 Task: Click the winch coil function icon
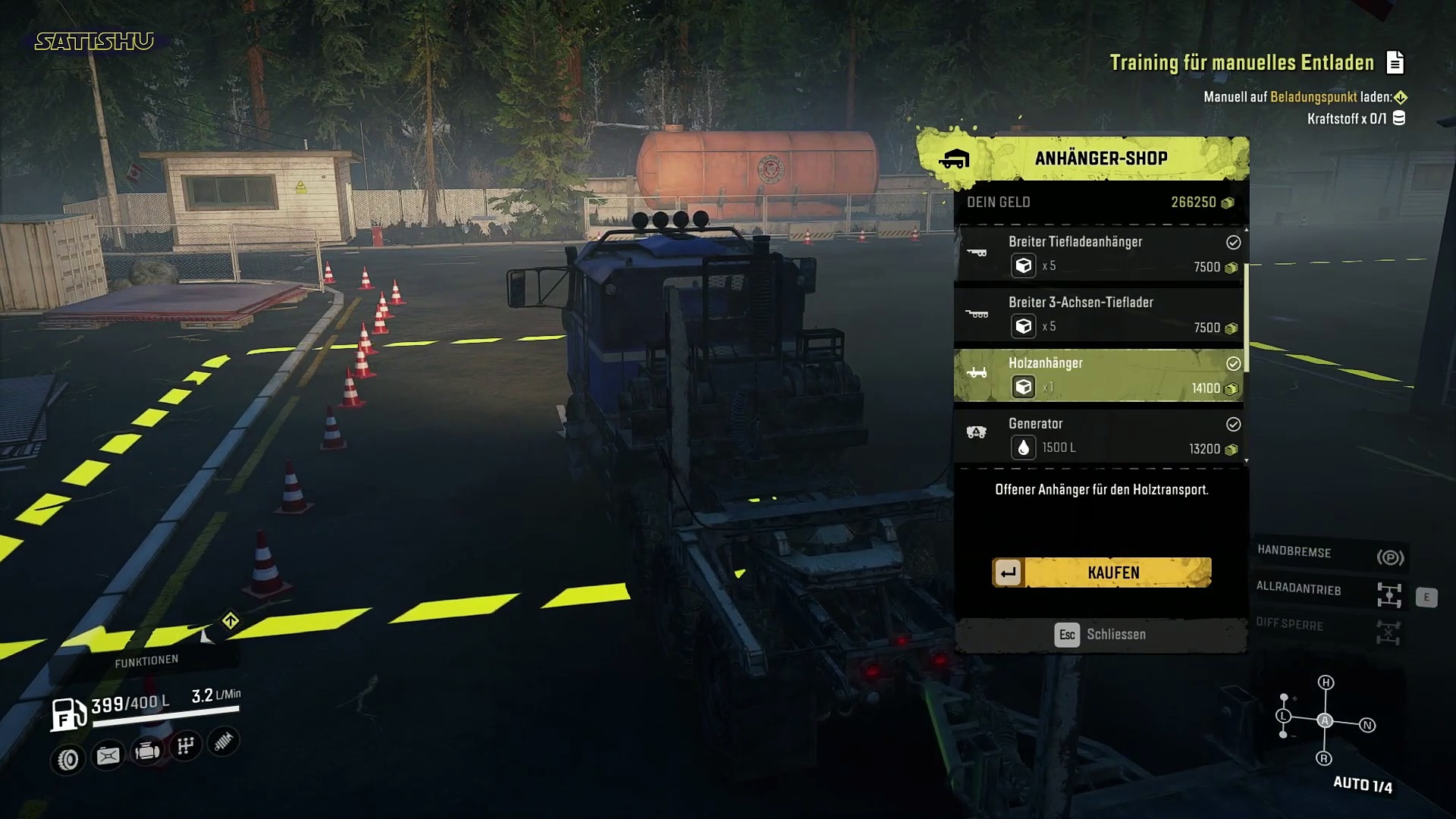pos(223,742)
